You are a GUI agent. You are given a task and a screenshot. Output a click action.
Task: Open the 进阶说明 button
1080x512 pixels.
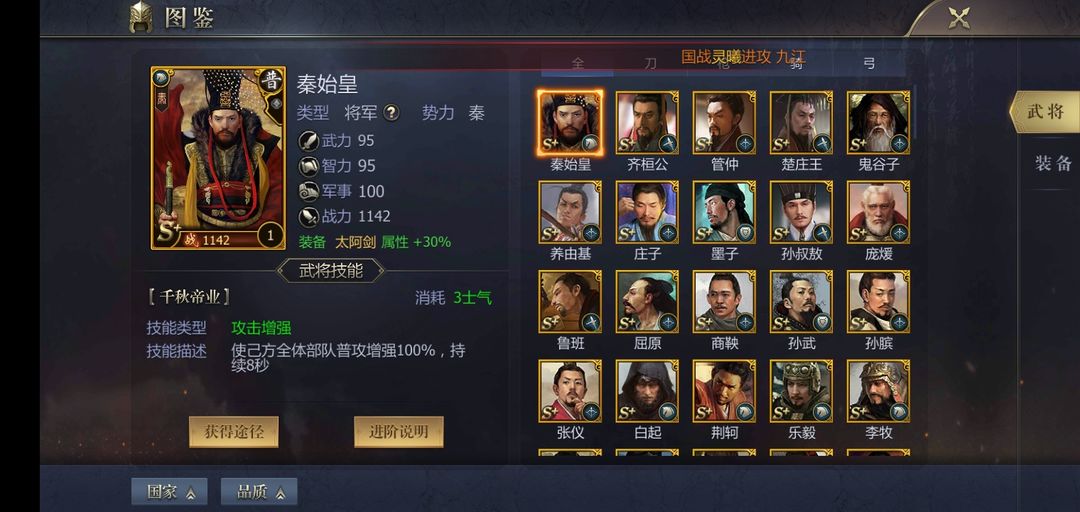click(x=398, y=431)
